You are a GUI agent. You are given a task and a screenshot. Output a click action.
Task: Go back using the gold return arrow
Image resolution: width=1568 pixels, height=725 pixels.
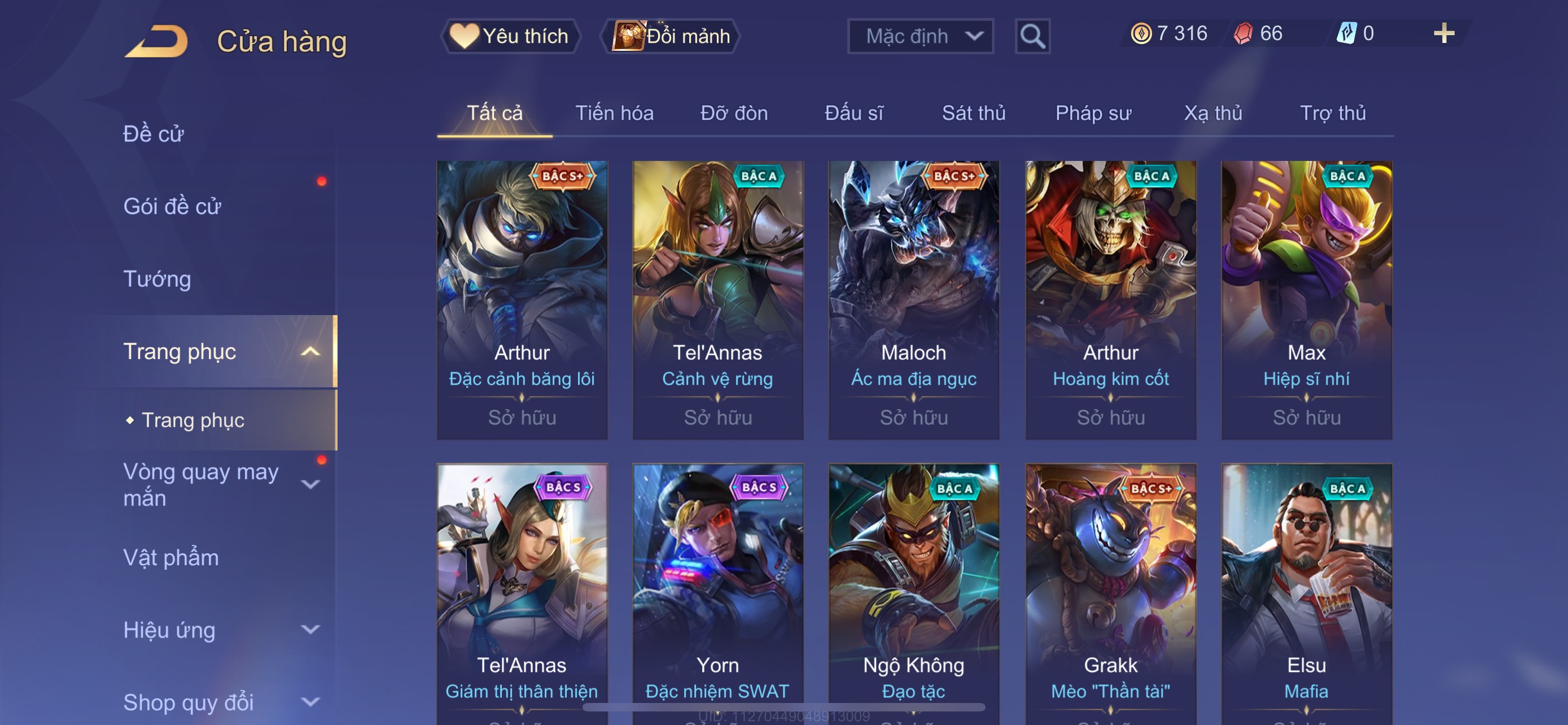point(156,41)
